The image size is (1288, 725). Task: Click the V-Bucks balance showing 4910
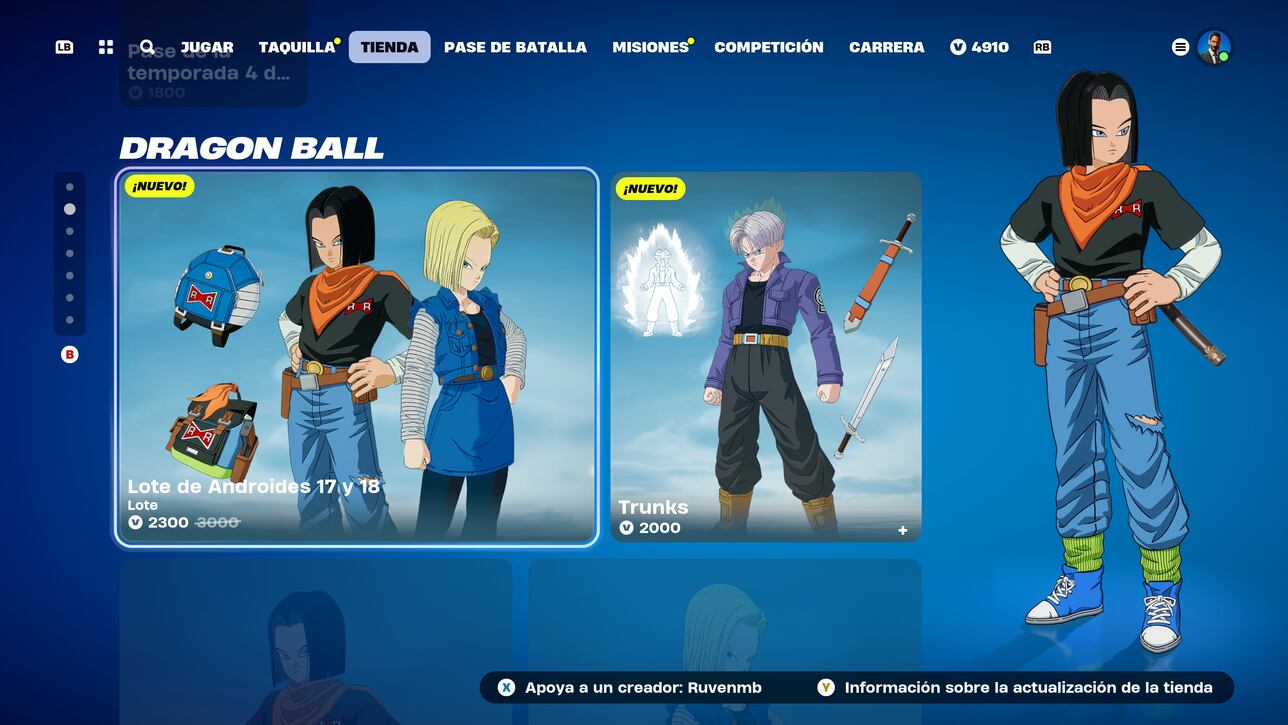979,46
